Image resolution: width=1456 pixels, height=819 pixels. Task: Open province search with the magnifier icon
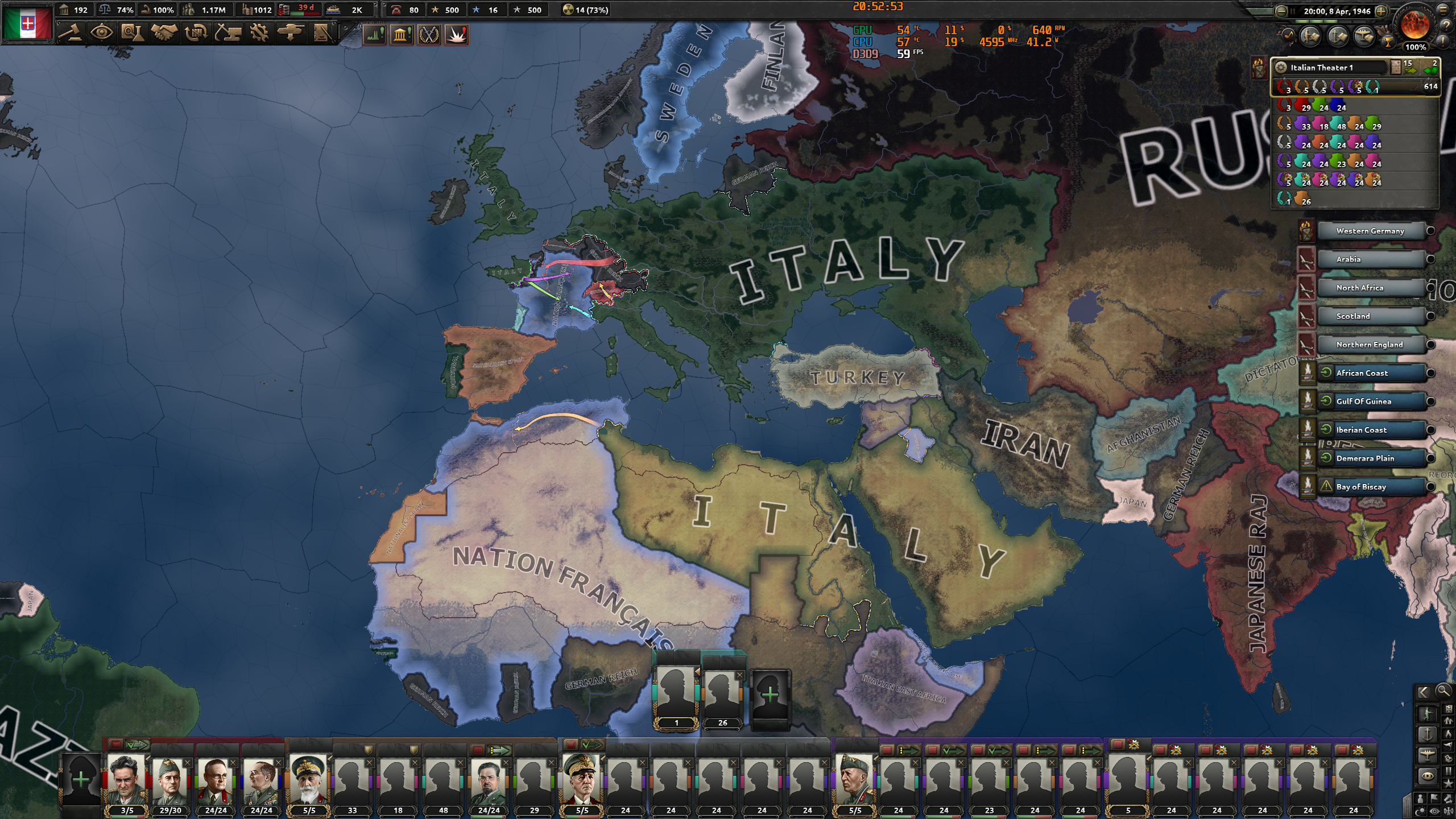click(x=1443, y=692)
